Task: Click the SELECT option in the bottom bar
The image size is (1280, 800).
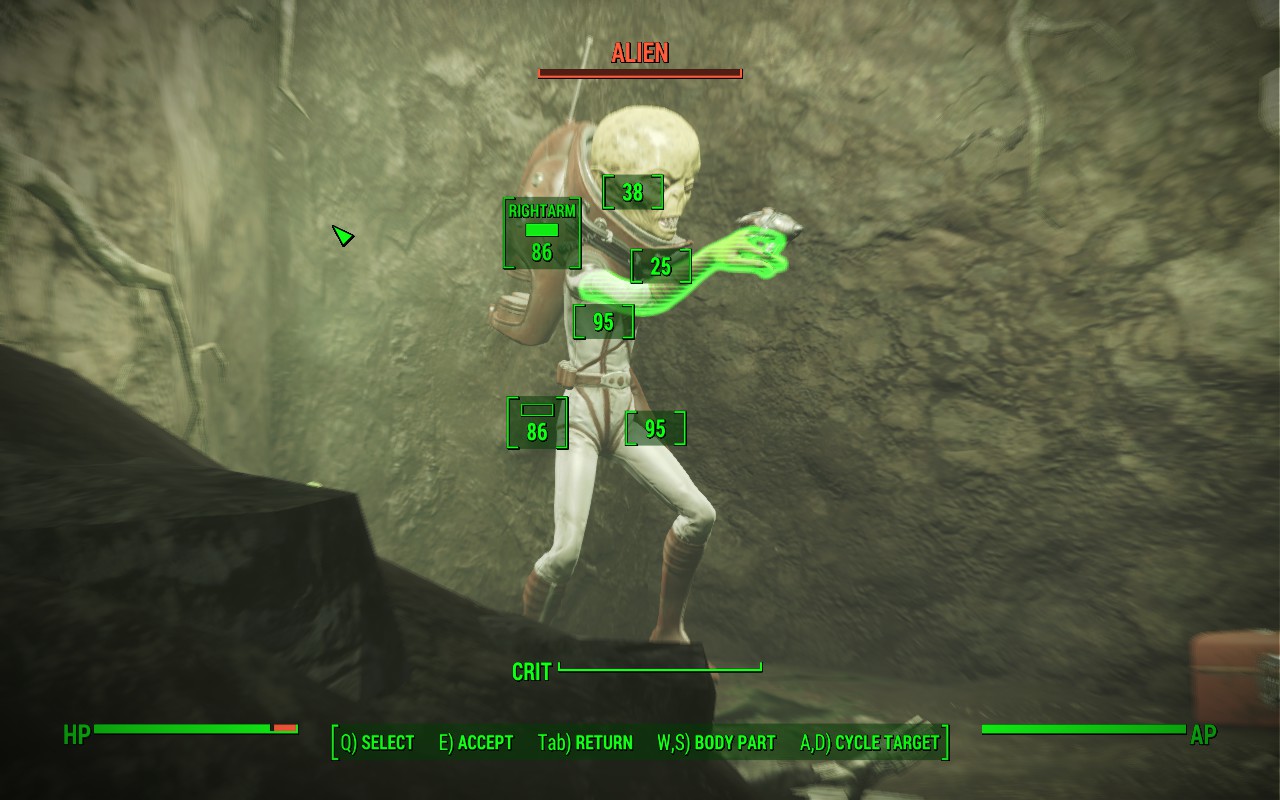Action: [x=377, y=743]
